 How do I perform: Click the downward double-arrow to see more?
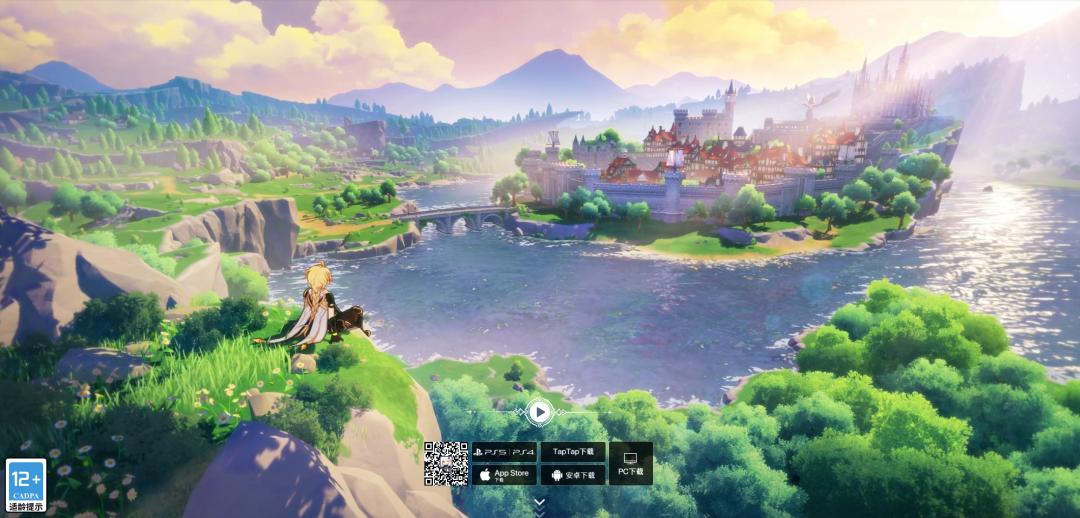point(540,502)
